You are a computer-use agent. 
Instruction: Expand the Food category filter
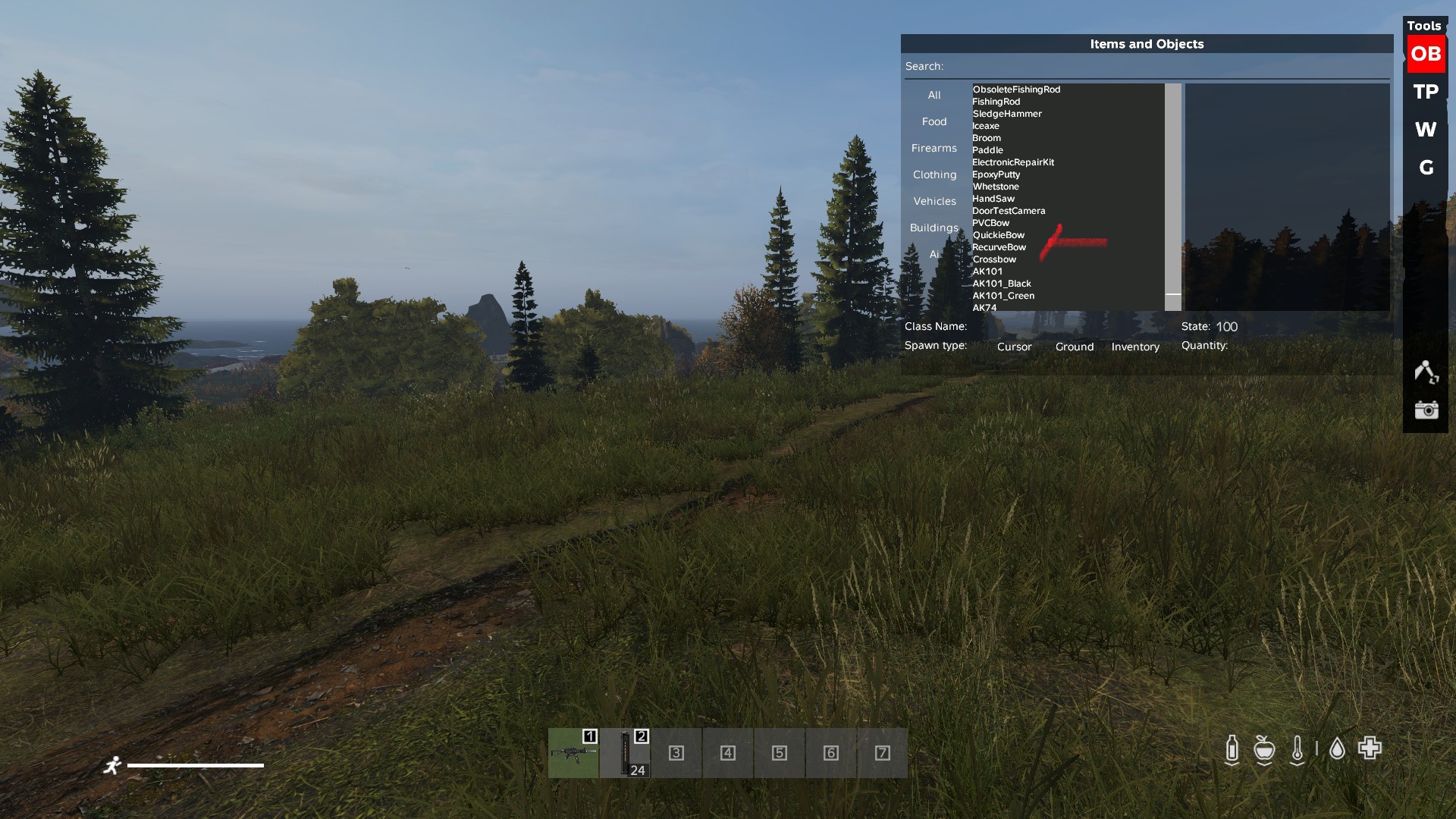tap(934, 121)
